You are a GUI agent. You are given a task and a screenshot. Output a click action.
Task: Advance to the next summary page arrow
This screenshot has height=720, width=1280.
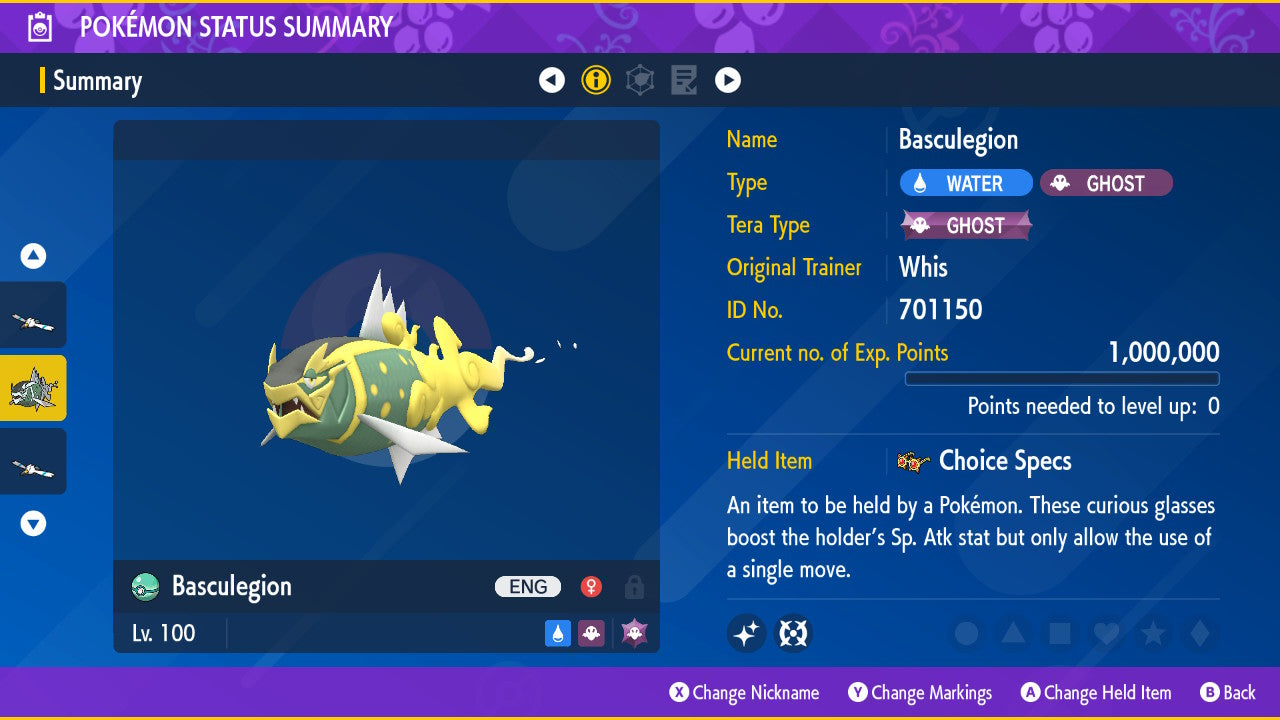point(728,80)
